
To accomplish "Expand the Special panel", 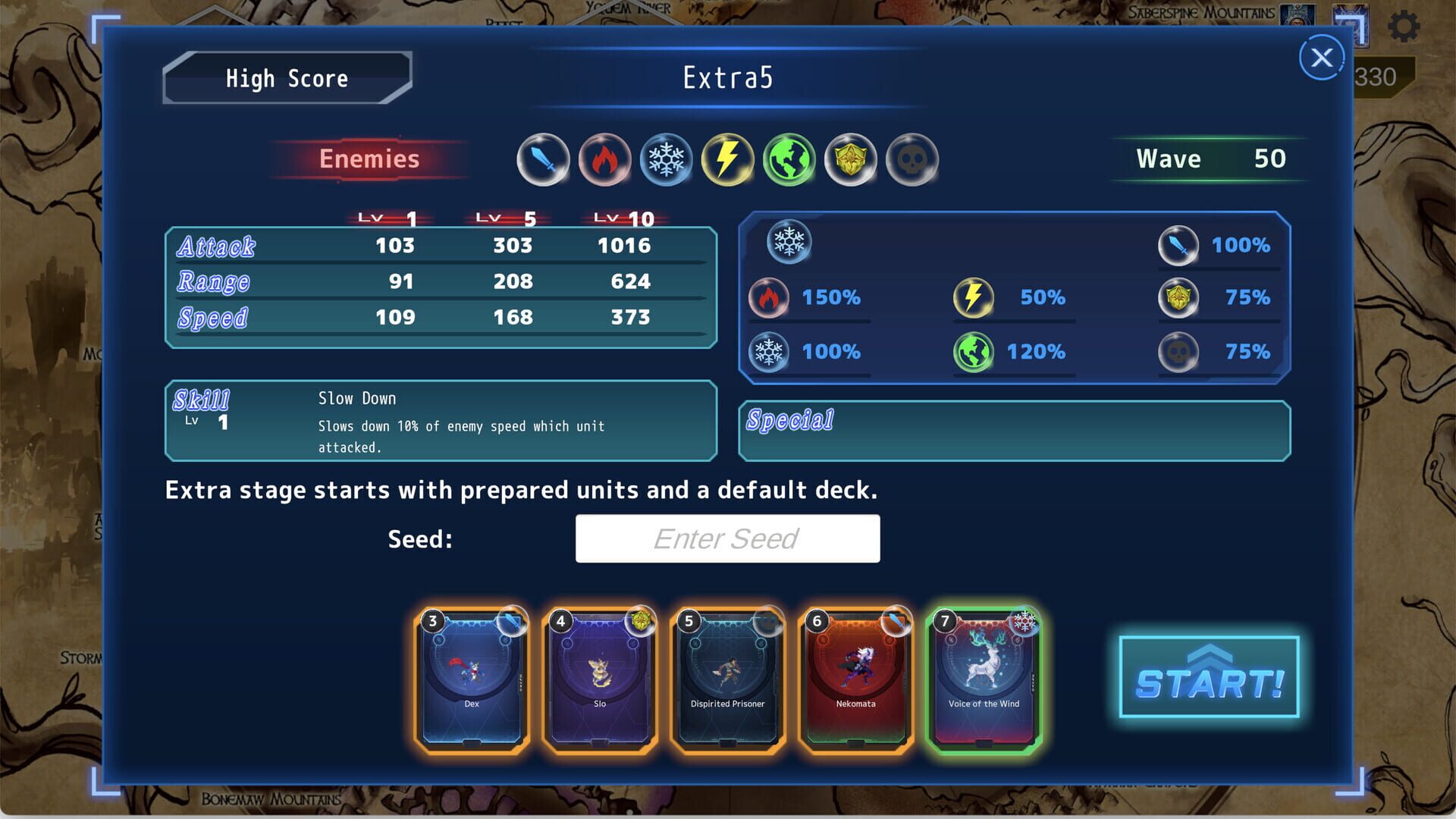I will pyautogui.click(x=1014, y=431).
